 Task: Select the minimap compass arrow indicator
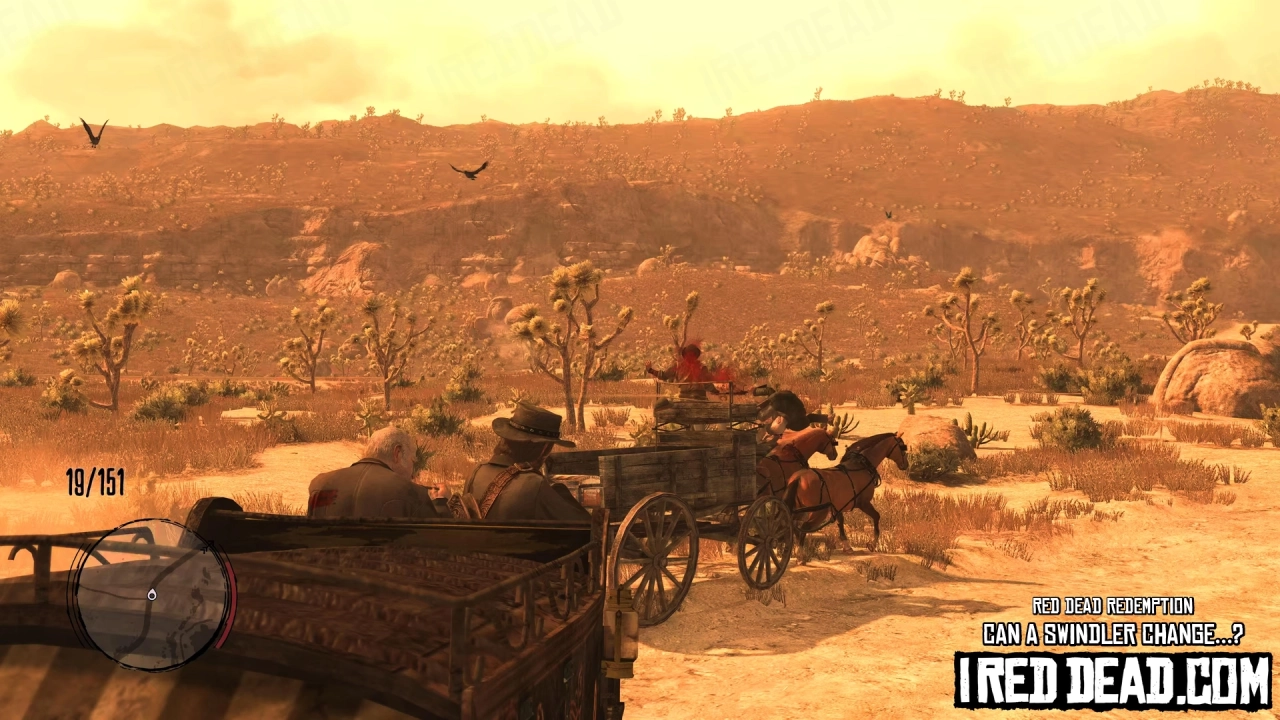pyautogui.click(x=209, y=546)
